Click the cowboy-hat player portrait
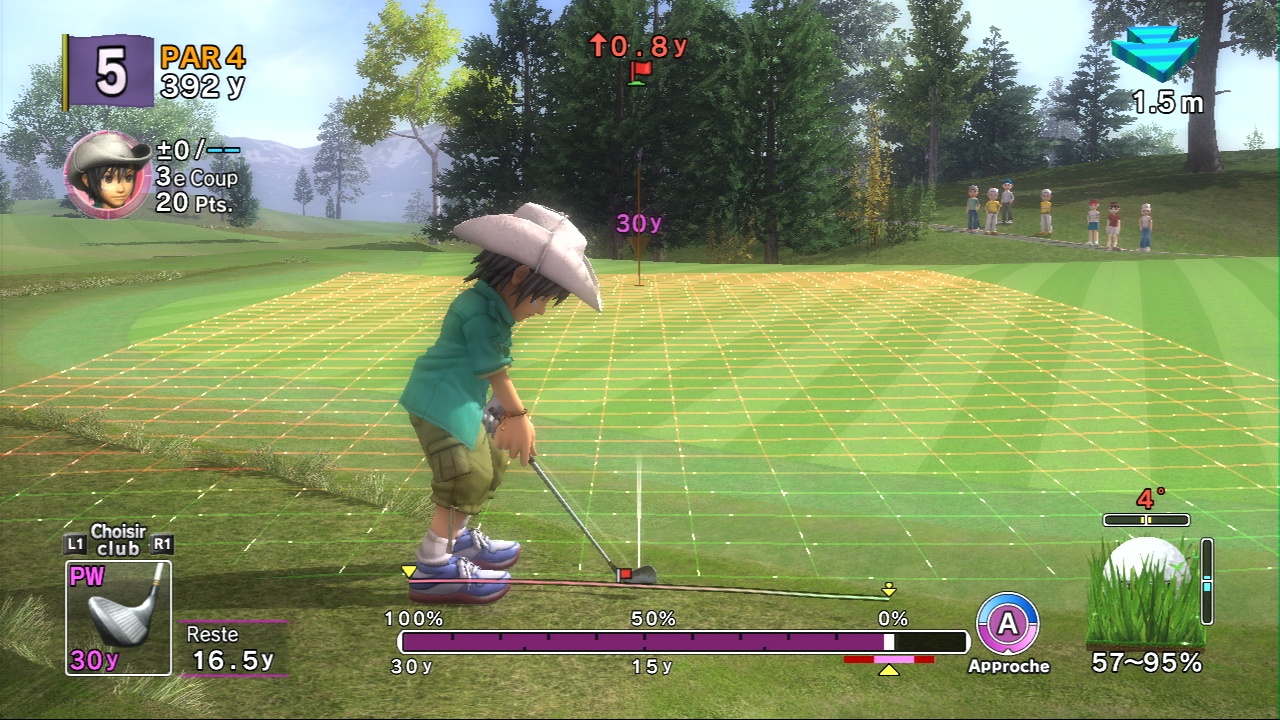 [108, 173]
